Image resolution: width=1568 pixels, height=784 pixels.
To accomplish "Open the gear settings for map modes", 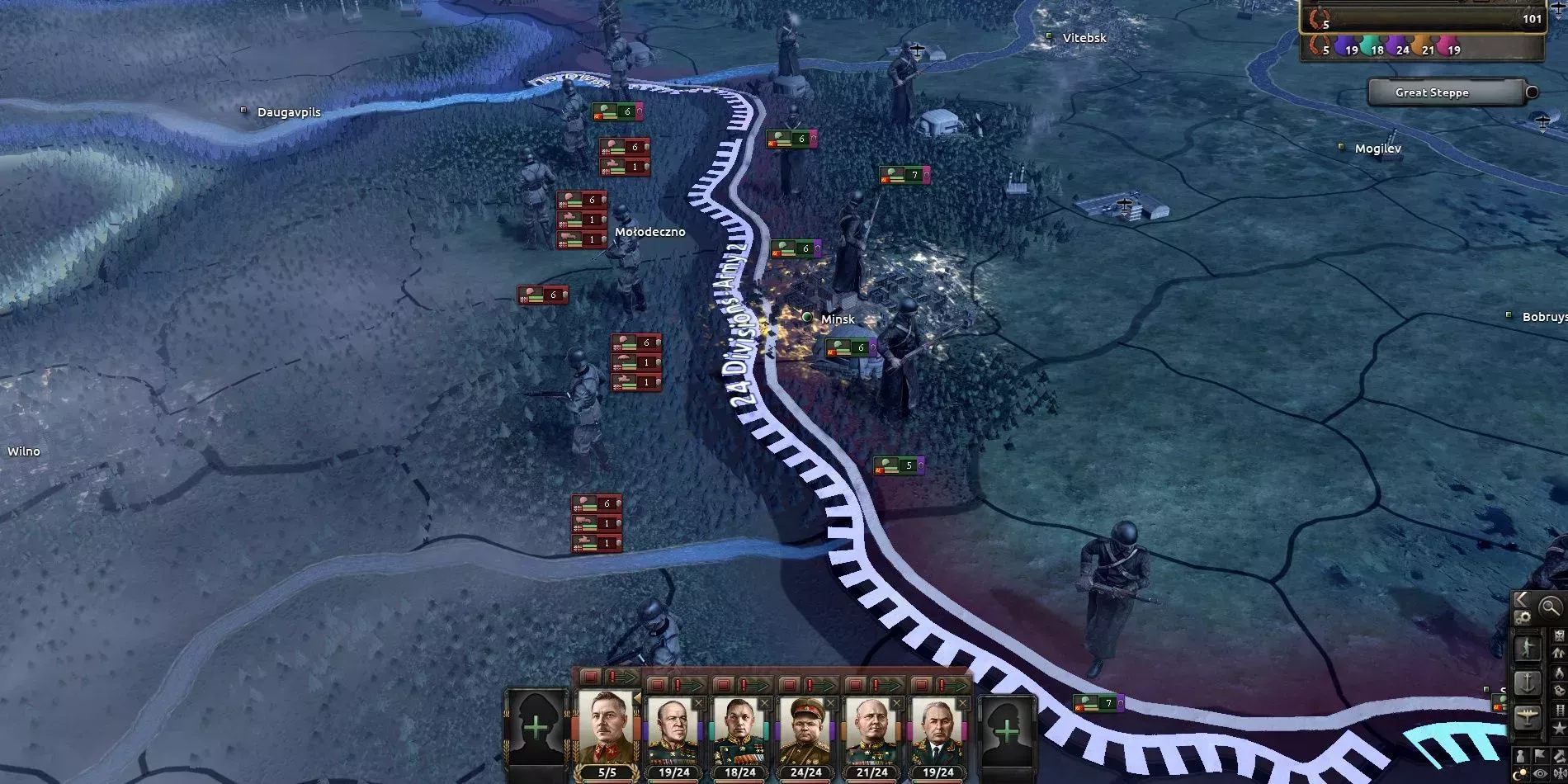I will click(x=1523, y=616).
